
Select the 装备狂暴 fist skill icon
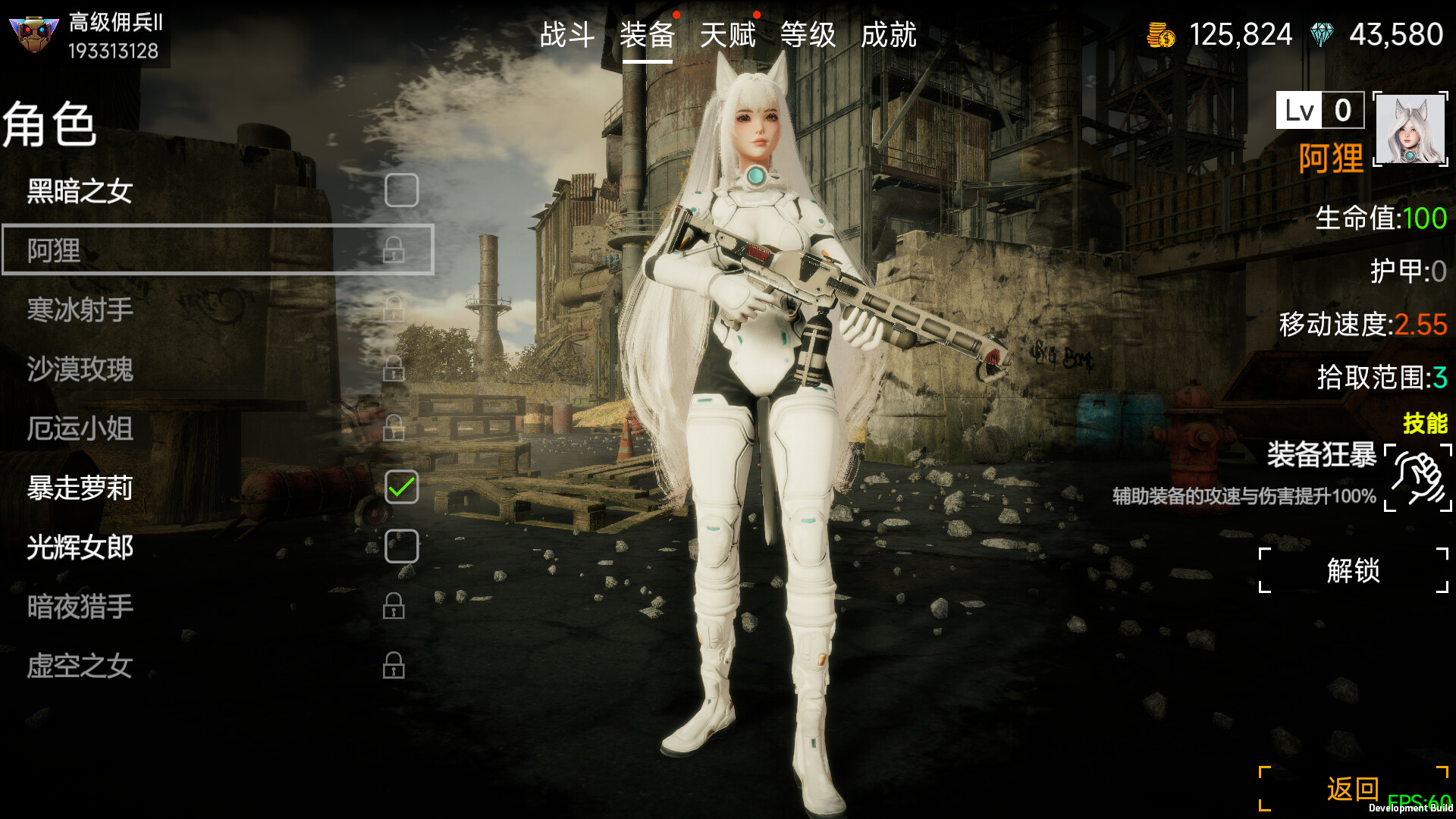(x=1417, y=478)
